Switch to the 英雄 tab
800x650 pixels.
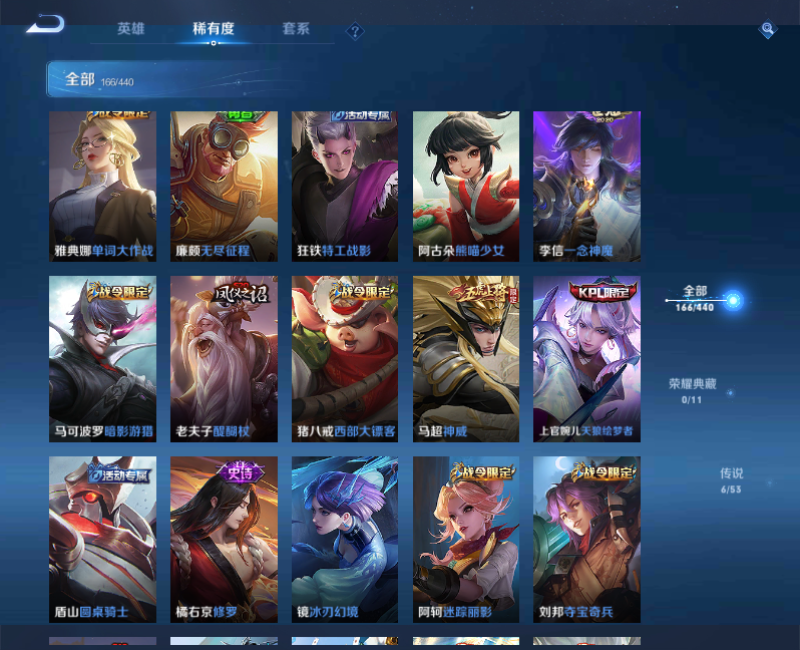pos(131,29)
